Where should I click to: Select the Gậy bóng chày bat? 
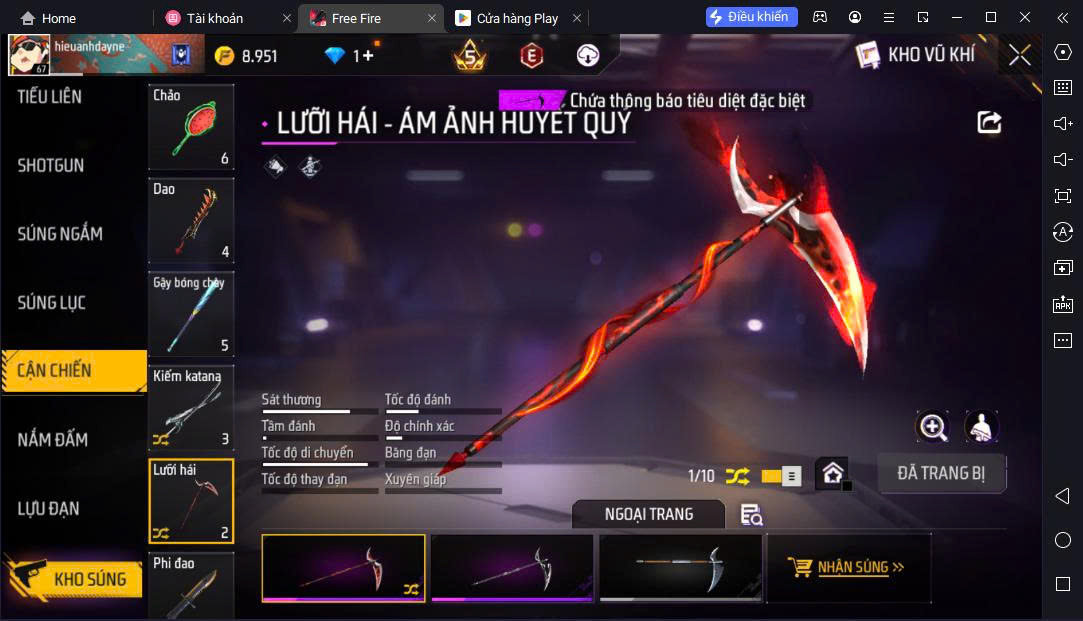point(191,313)
